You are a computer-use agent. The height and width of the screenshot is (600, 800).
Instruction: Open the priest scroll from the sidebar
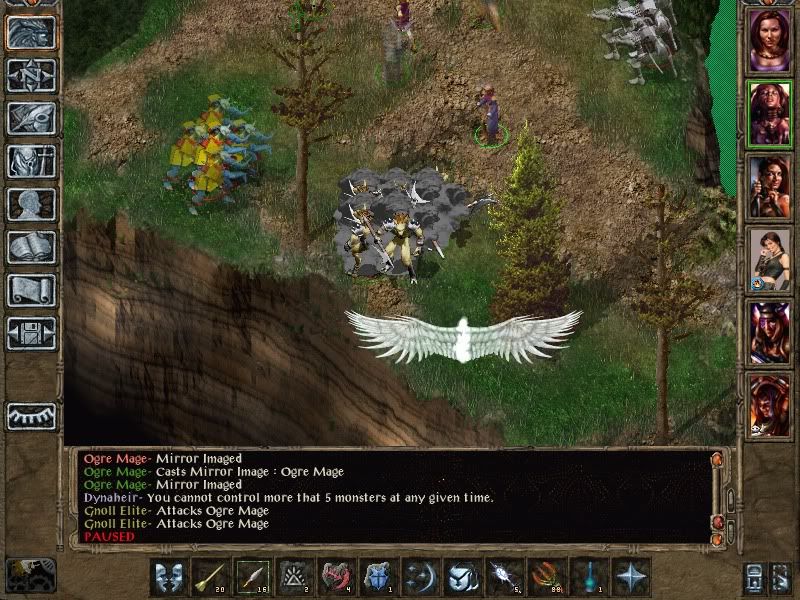pyautogui.click(x=31, y=290)
